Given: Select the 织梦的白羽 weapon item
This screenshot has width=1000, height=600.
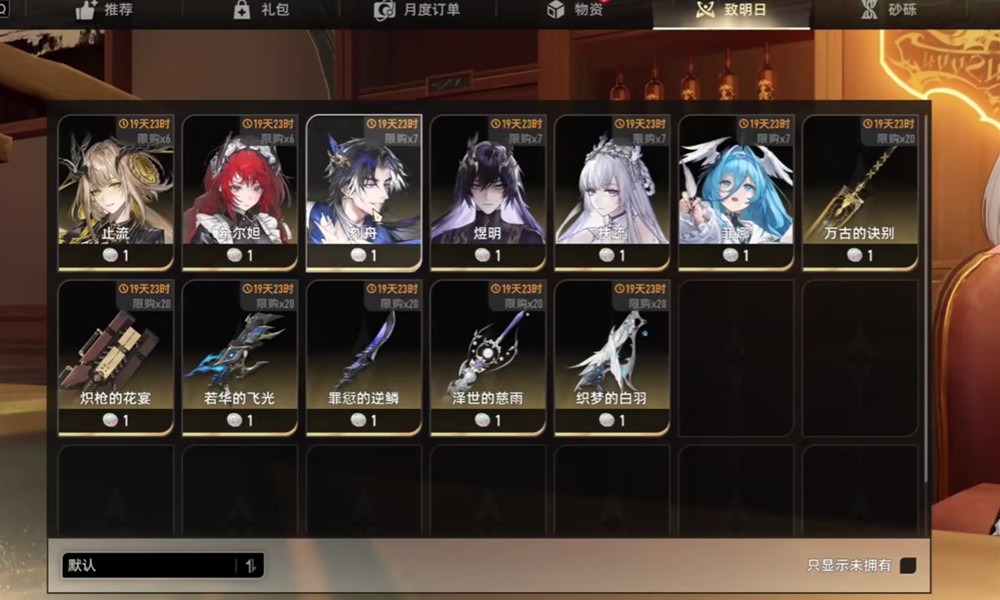Looking at the screenshot, I should point(612,357).
